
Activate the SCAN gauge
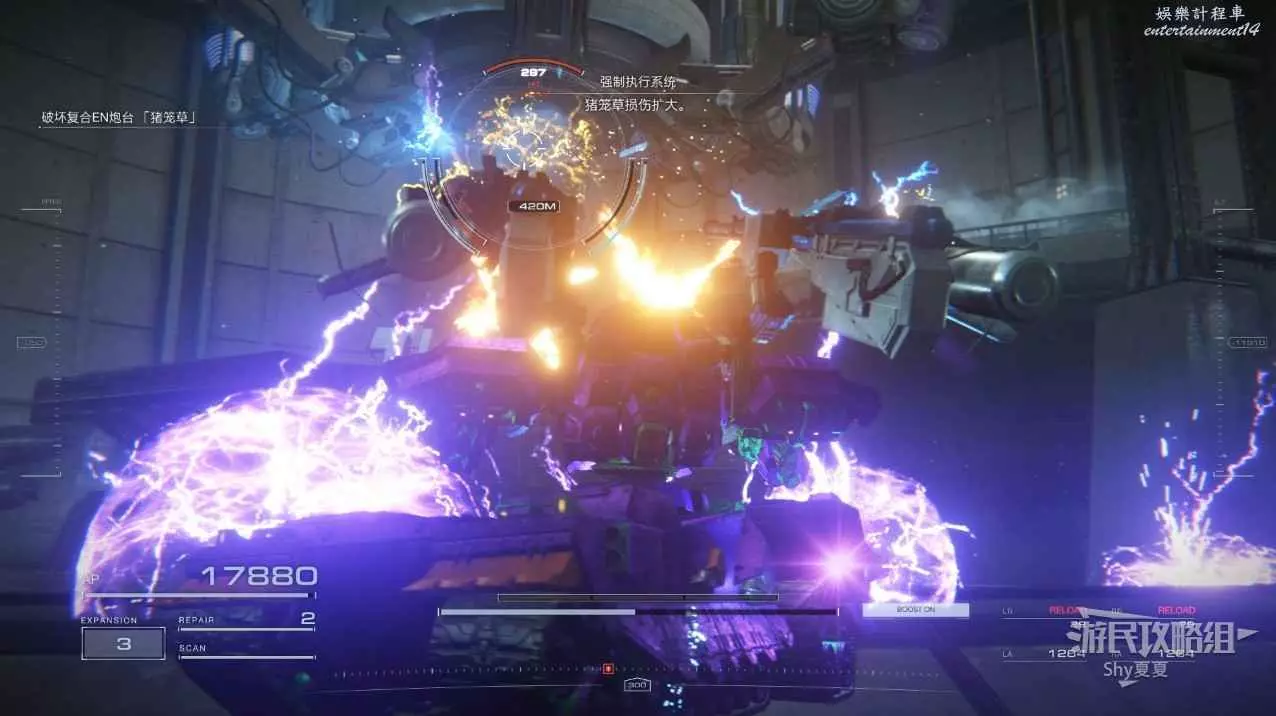click(x=246, y=651)
